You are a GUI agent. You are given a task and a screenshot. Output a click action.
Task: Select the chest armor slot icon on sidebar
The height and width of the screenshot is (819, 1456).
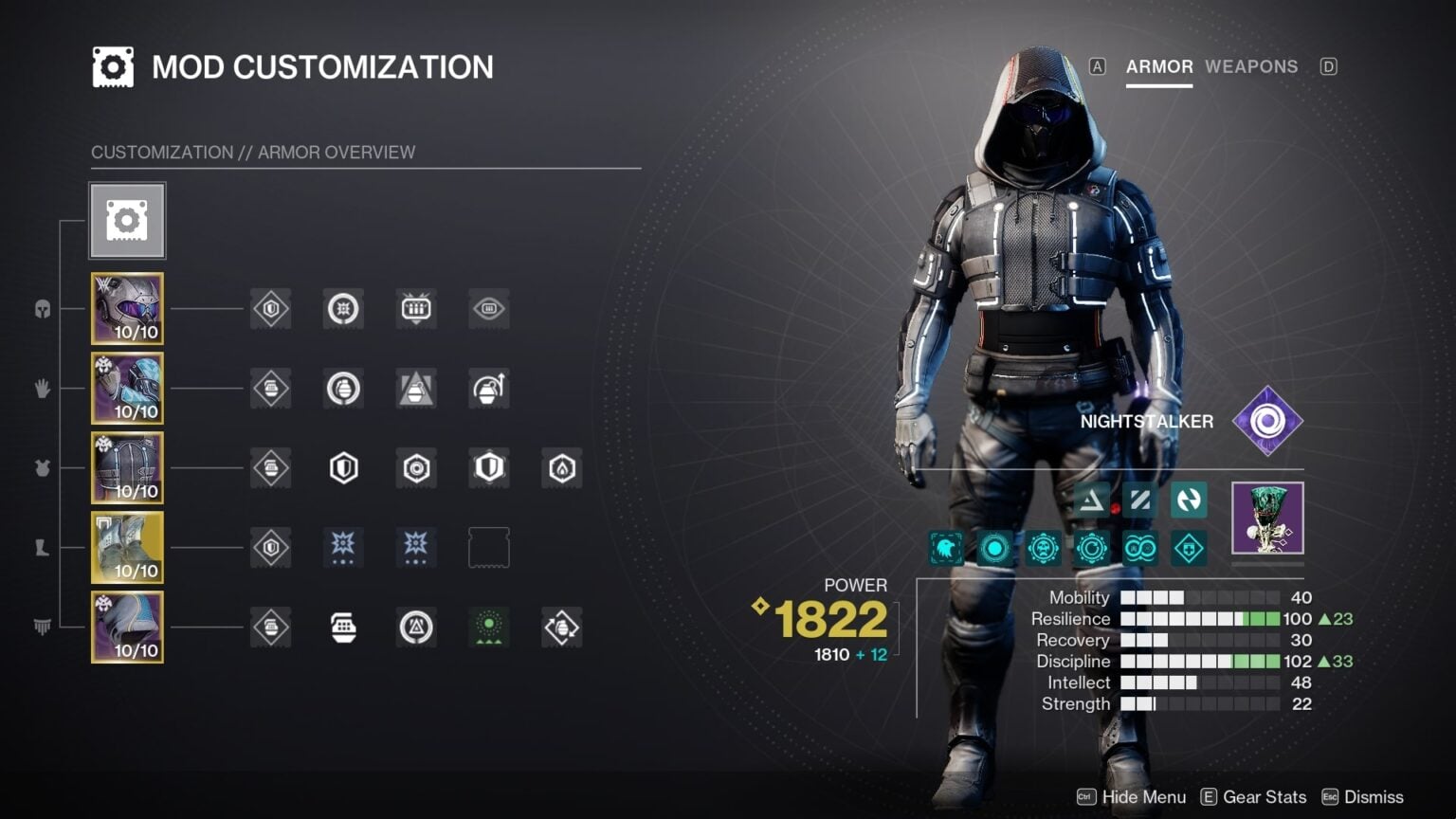pyautogui.click(x=127, y=467)
